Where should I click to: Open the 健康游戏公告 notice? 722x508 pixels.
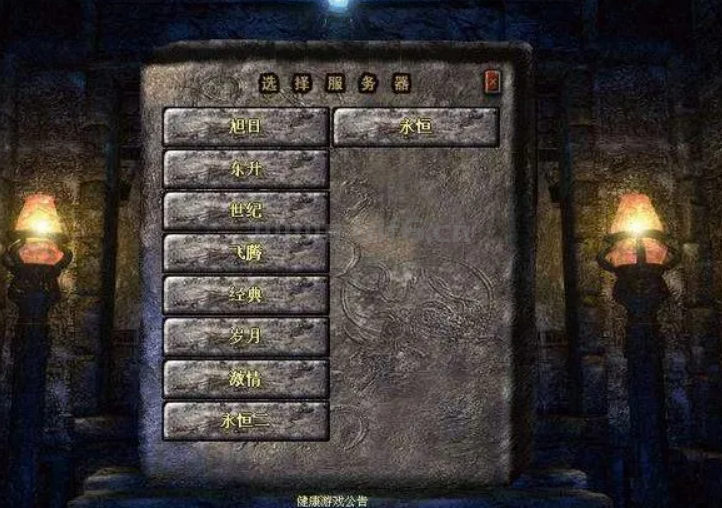coord(332,500)
